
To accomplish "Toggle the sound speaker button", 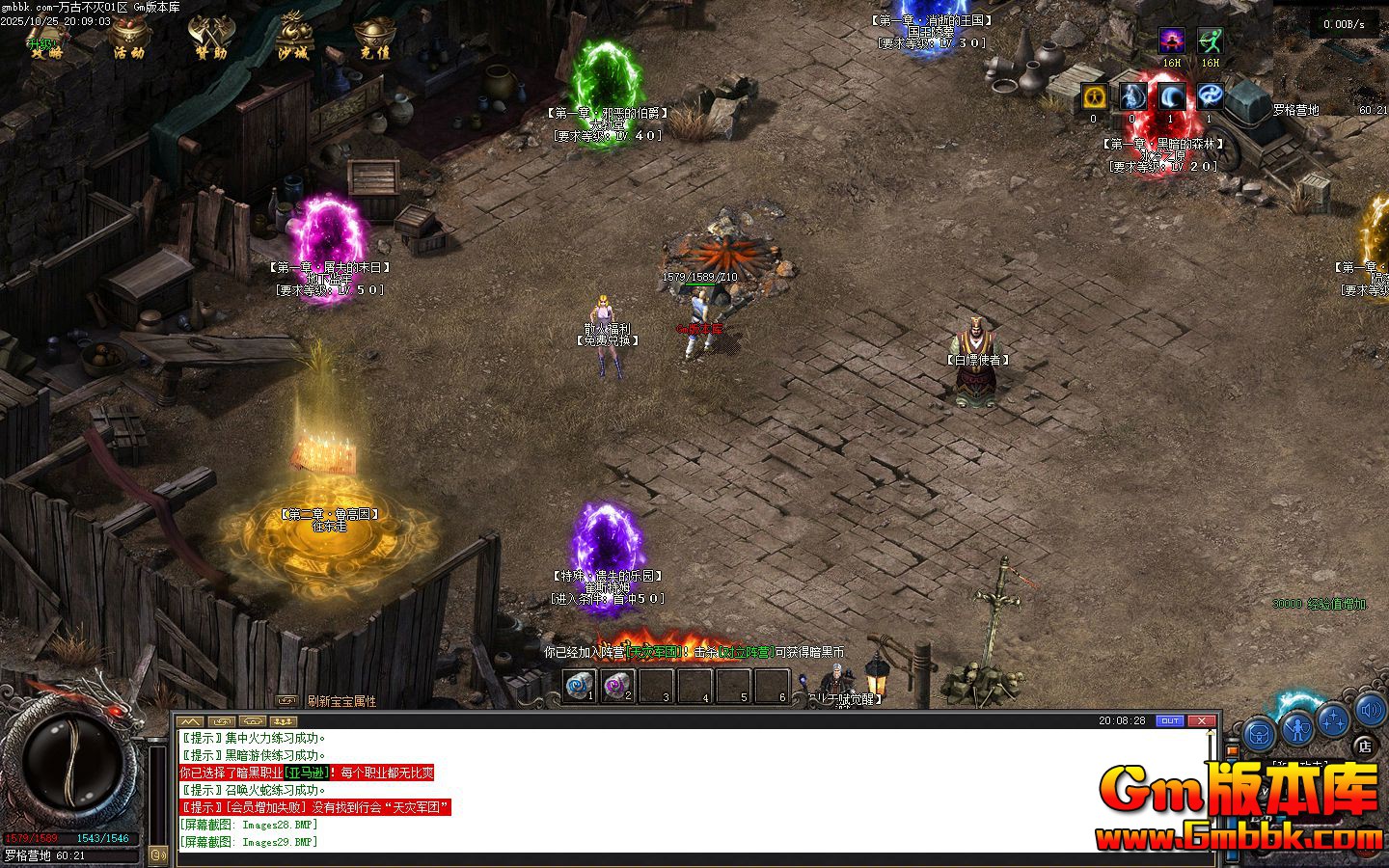I will (1370, 711).
